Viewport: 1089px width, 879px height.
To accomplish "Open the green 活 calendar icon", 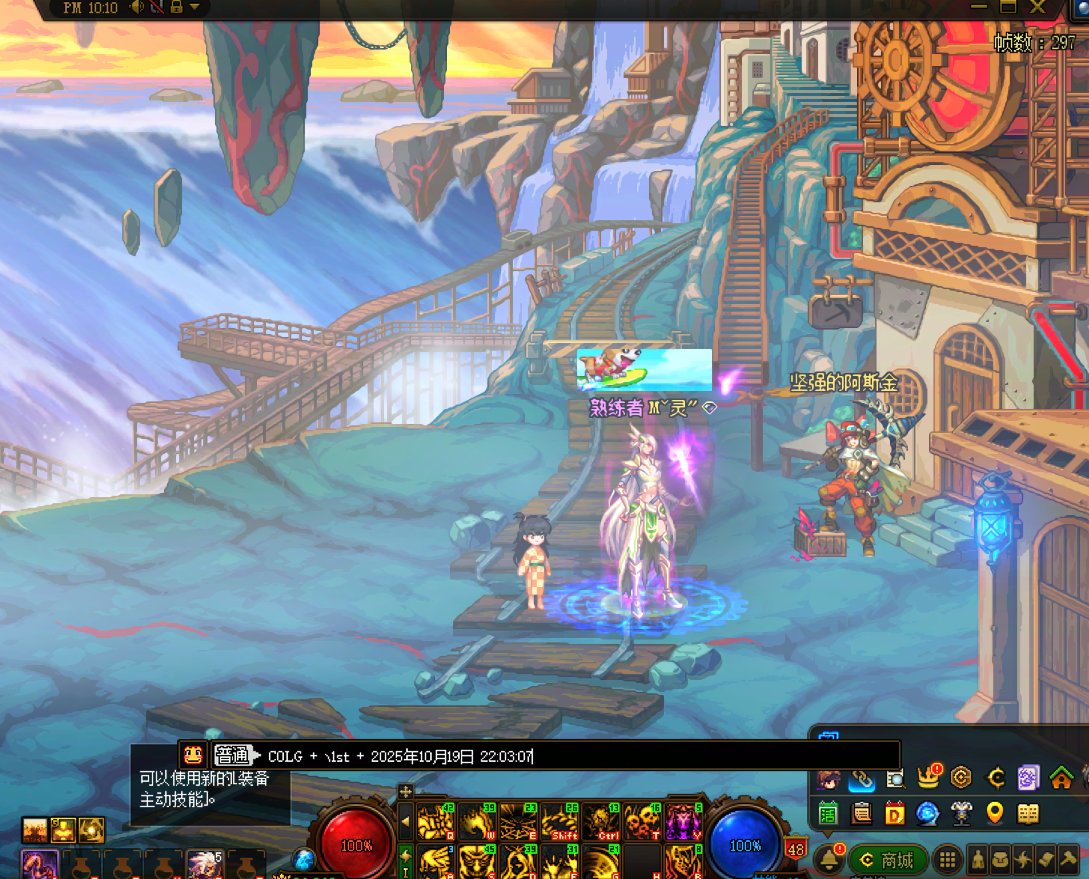I will coord(828,813).
